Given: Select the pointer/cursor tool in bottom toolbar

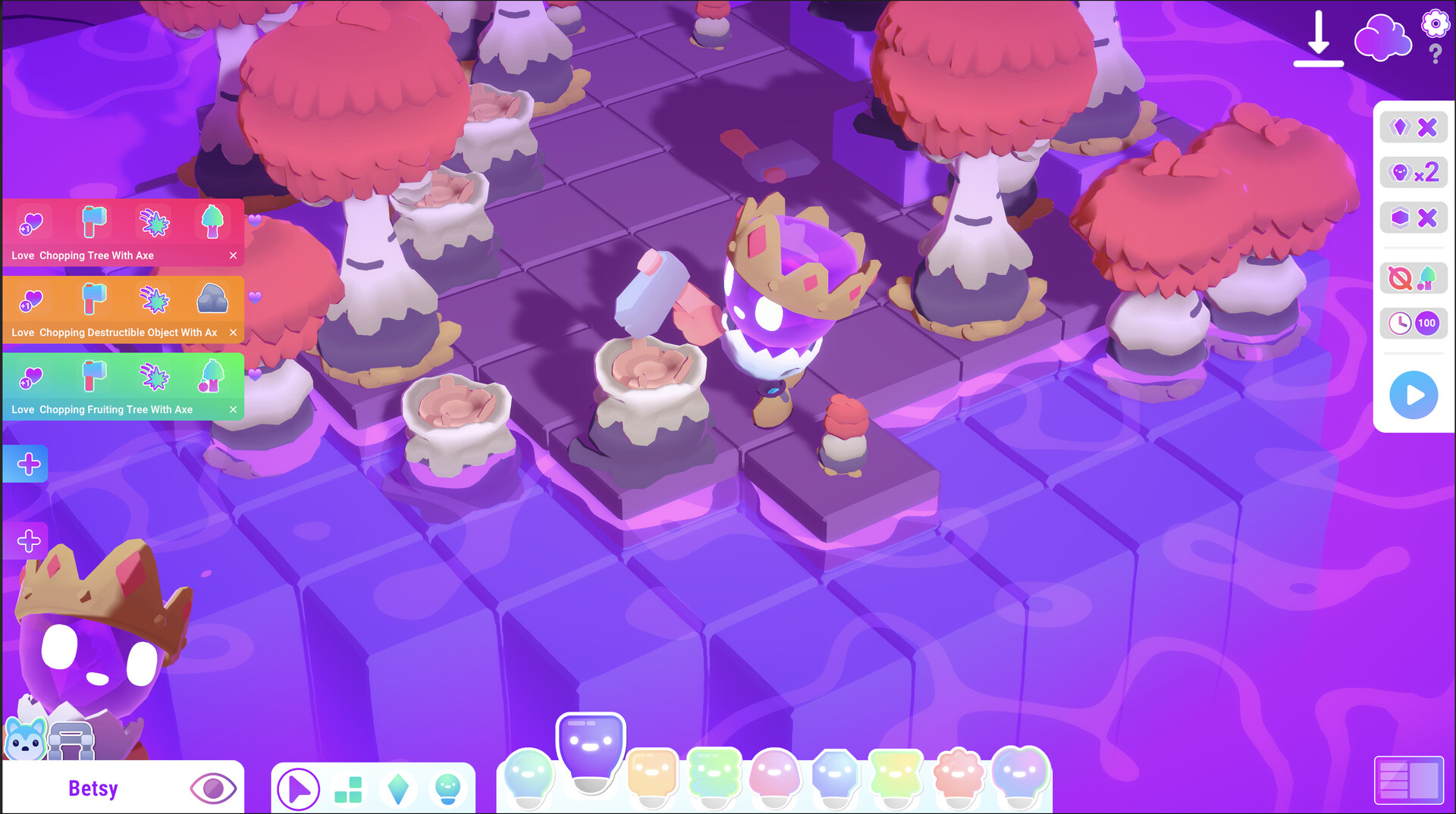Looking at the screenshot, I should (300, 789).
